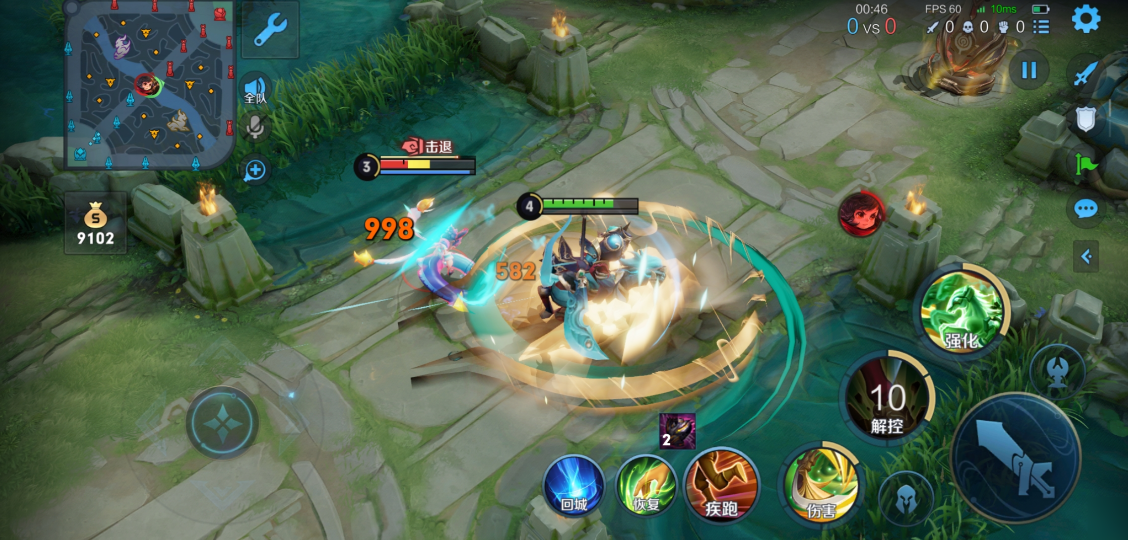Tap the 解控 skill on cooldown
Viewport: 1128px width, 540px height.
(887, 400)
